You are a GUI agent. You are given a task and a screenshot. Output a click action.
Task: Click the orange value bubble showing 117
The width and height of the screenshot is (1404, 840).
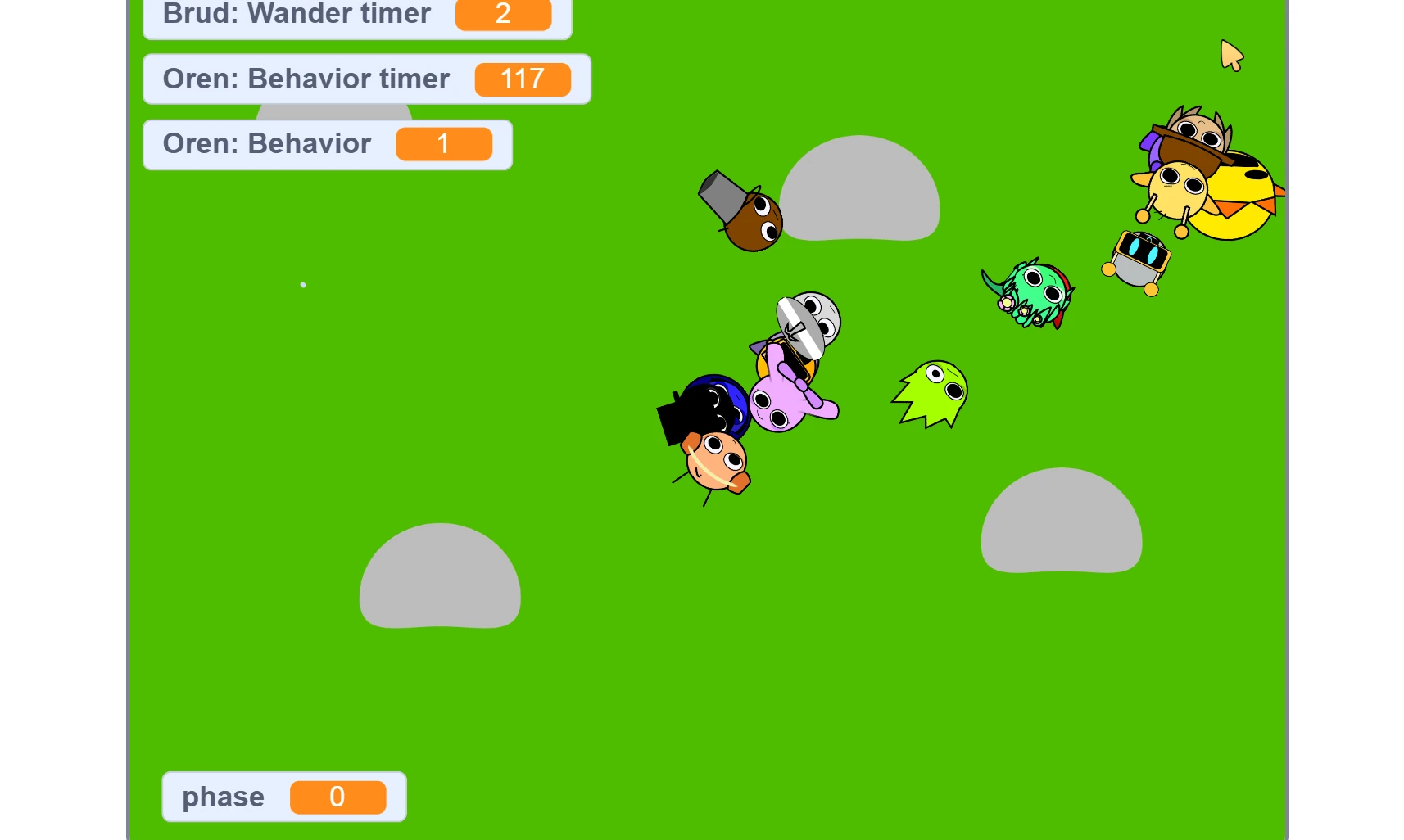[523, 79]
